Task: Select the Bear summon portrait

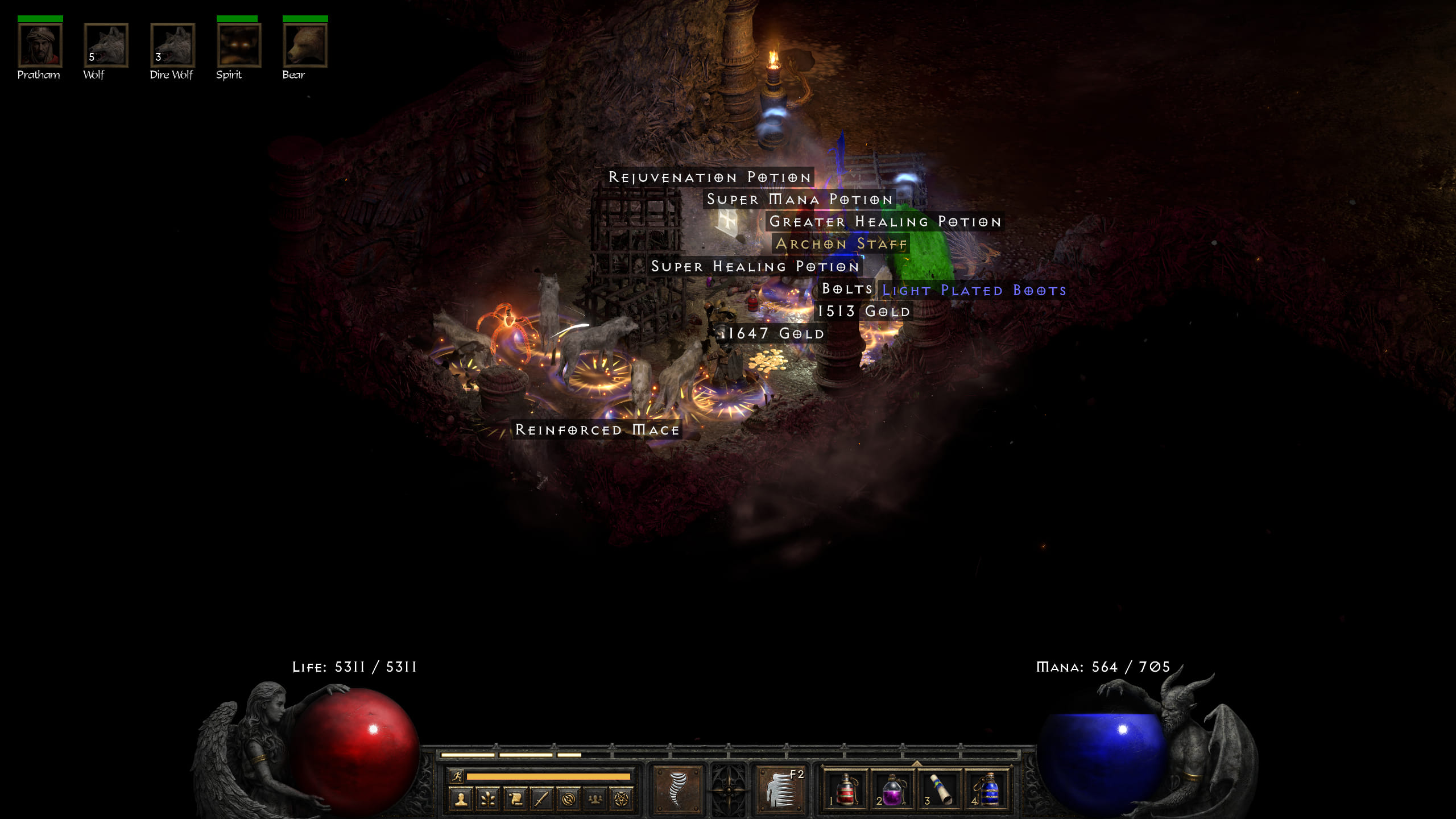Action: [x=305, y=45]
